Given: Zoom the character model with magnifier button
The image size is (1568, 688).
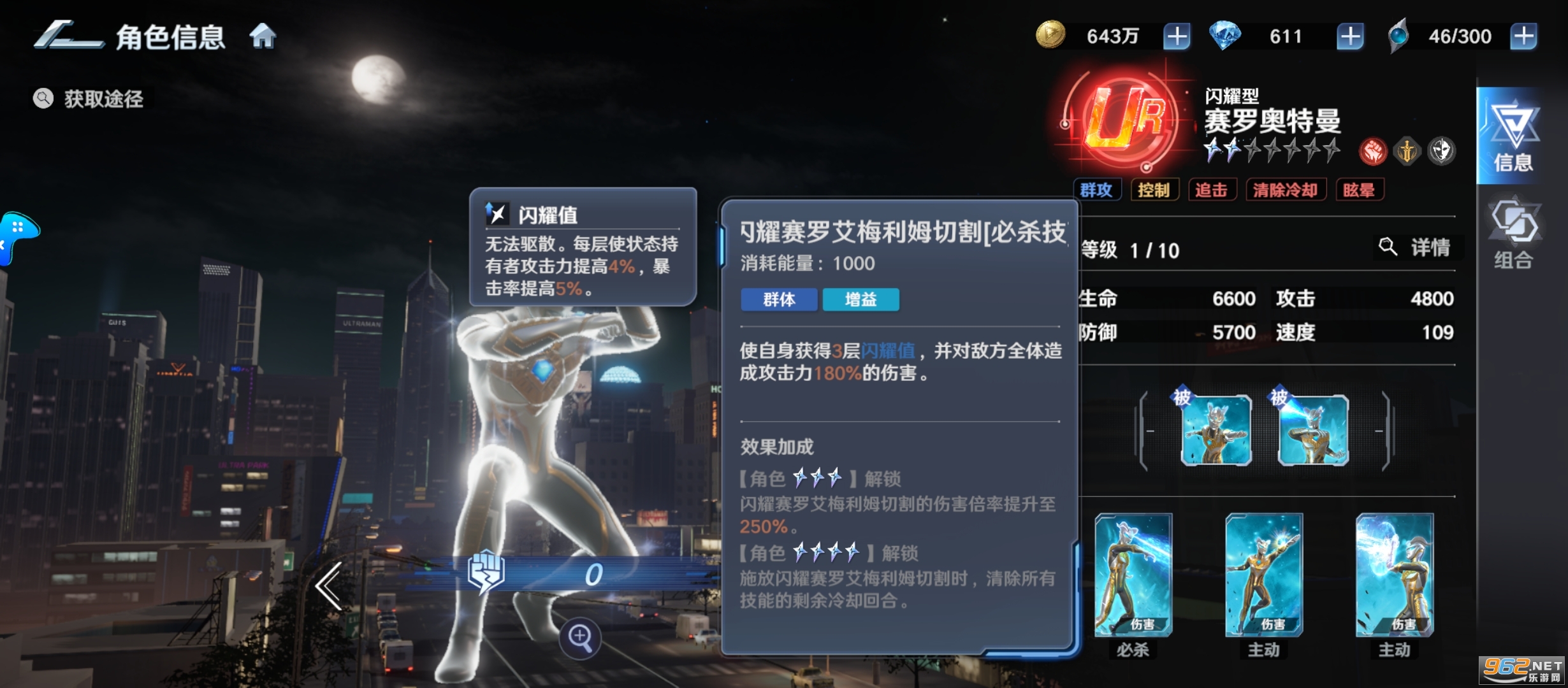Looking at the screenshot, I should pyautogui.click(x=580, y=636).
